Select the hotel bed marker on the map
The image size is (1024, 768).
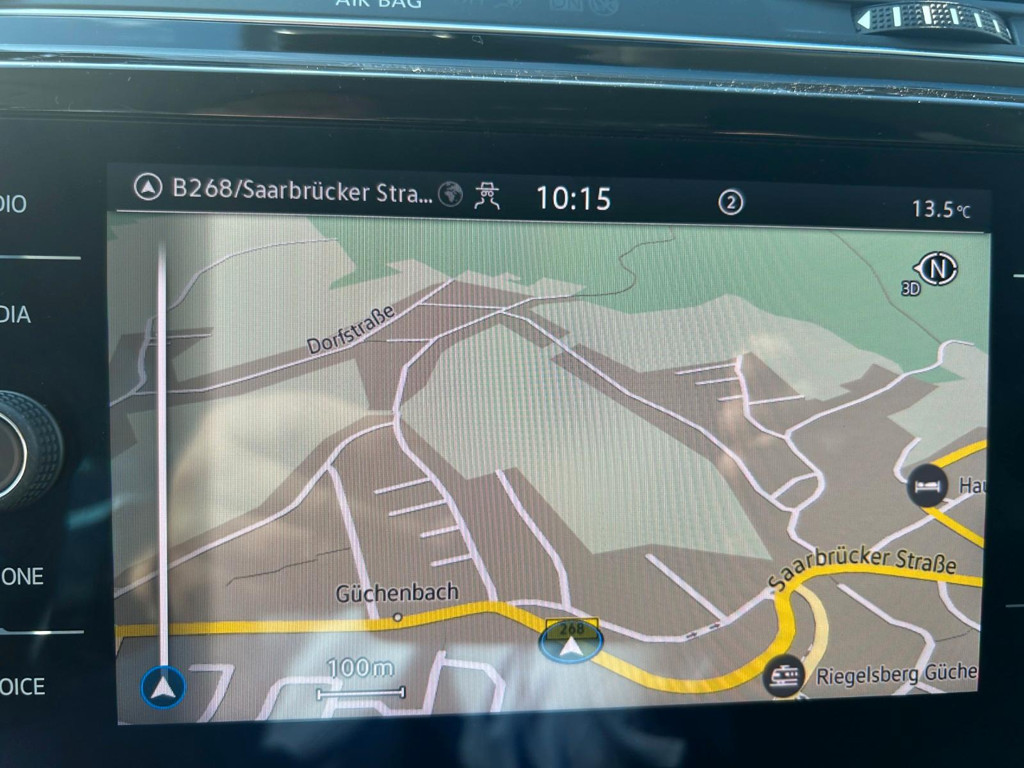point(927,486)
